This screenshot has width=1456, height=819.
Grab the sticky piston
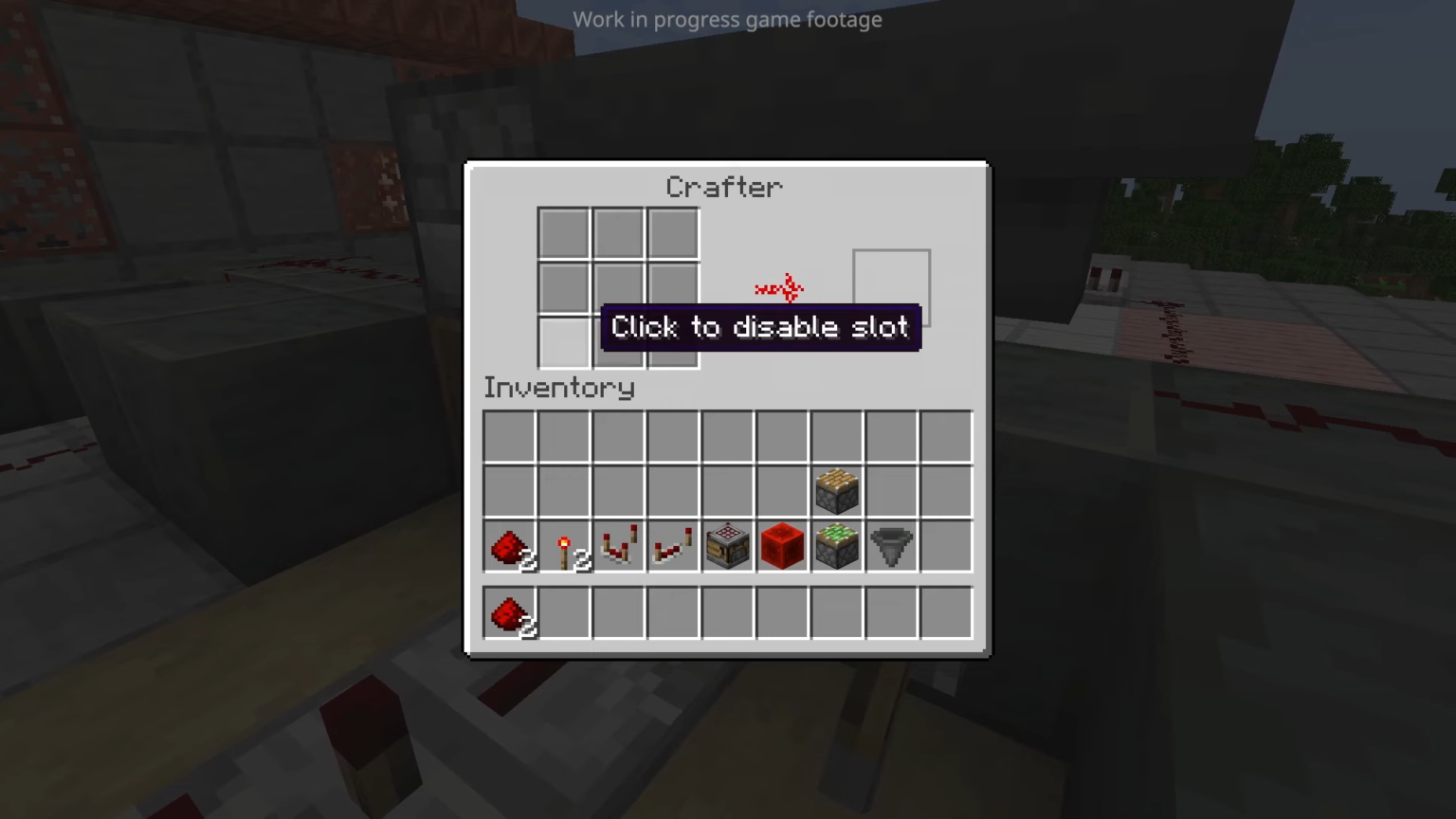tap(836, 547)
